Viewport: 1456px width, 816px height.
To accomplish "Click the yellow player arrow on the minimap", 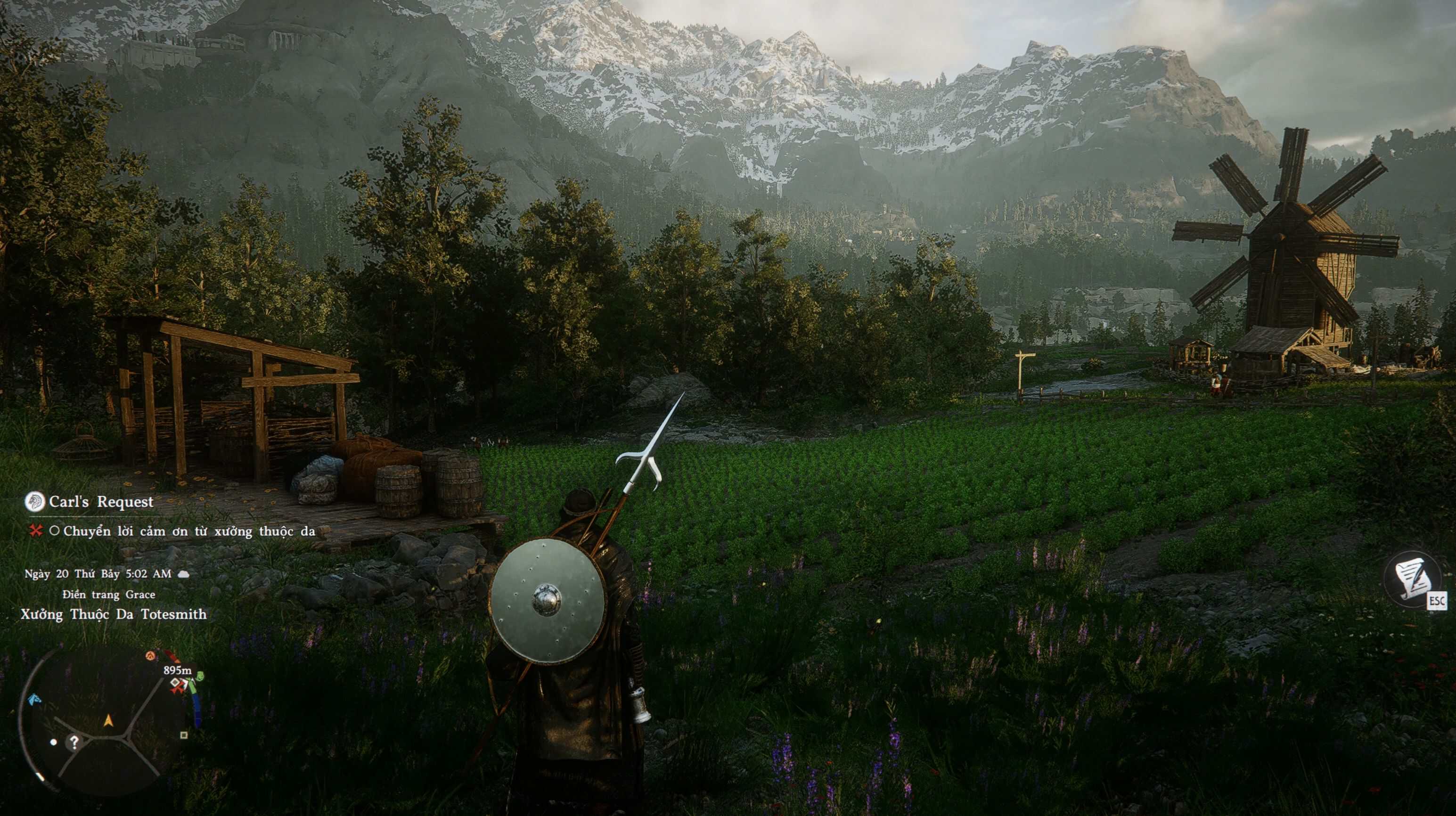I will click(x=108, y=720).
